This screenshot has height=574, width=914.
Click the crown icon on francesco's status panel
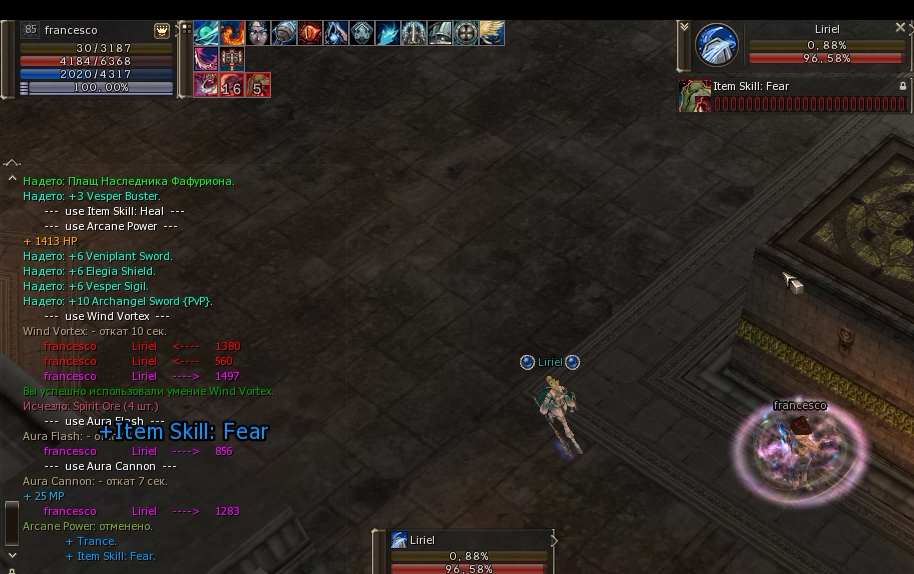pyautogui.click(x=162, y=31)
